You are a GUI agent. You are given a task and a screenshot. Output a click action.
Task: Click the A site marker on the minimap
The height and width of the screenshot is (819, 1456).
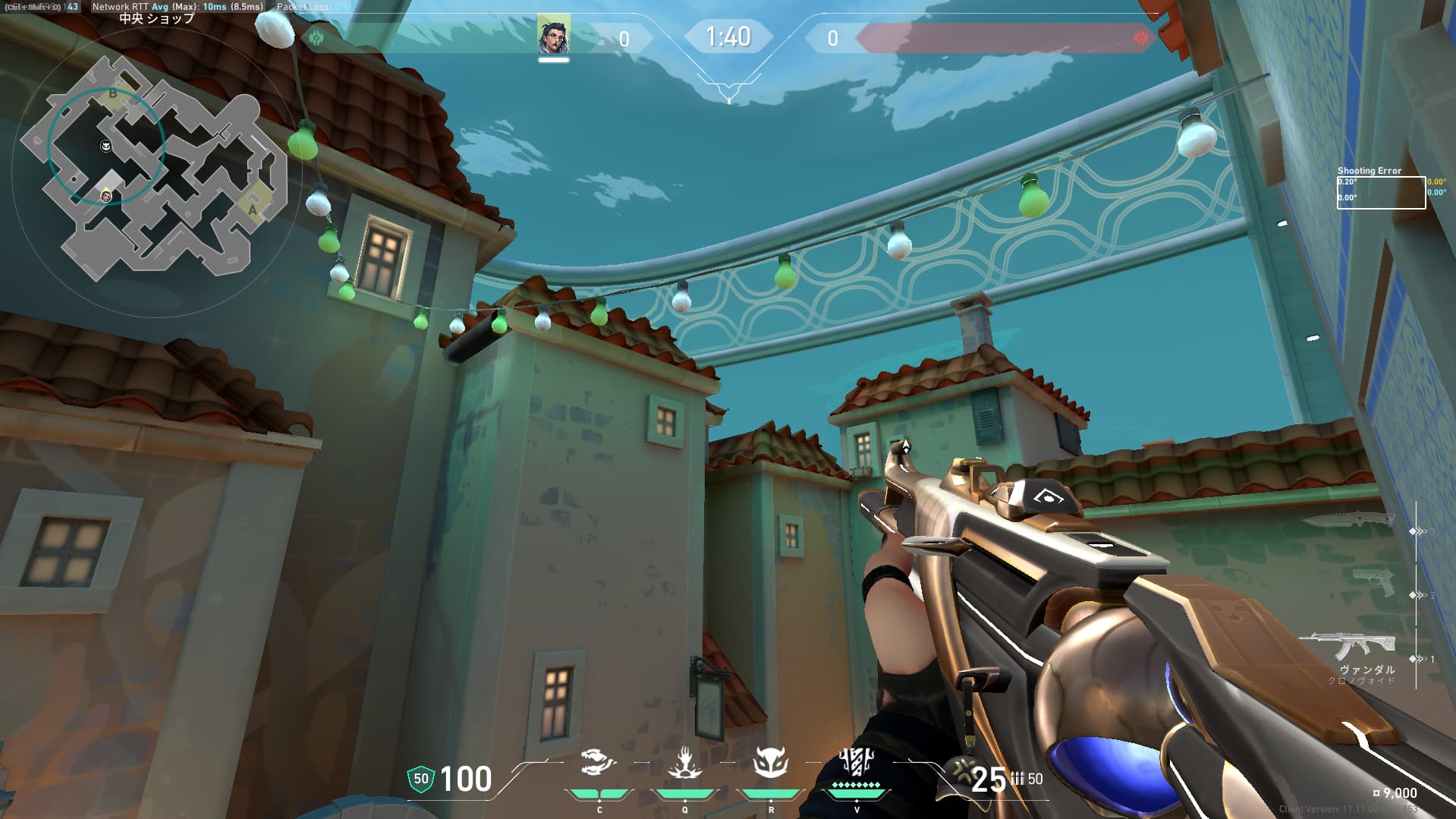click(x=253, y=209)
